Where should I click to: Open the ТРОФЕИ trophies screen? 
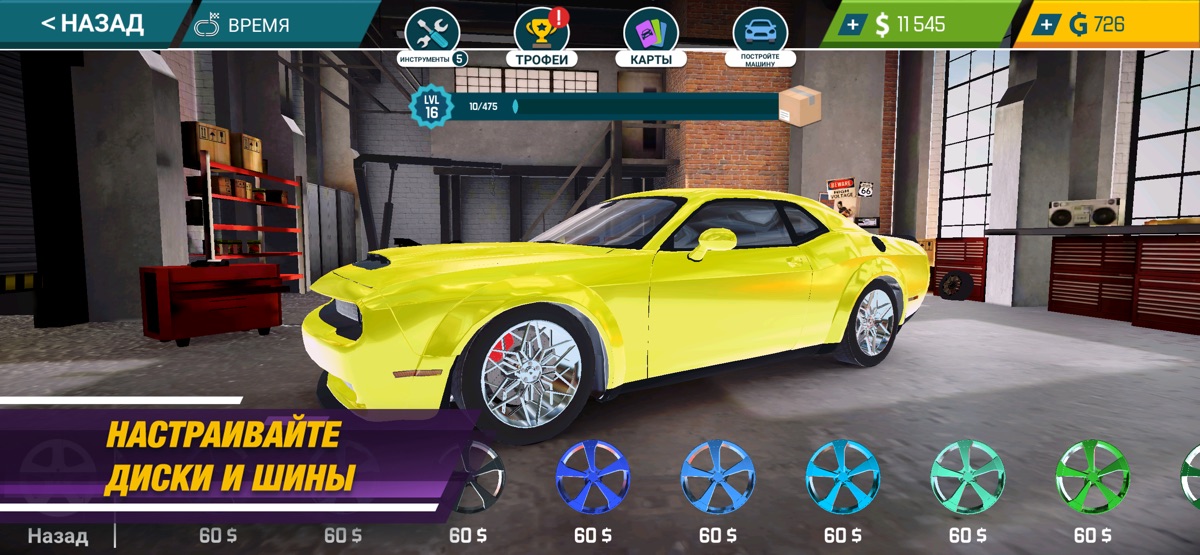coord(542,39)
